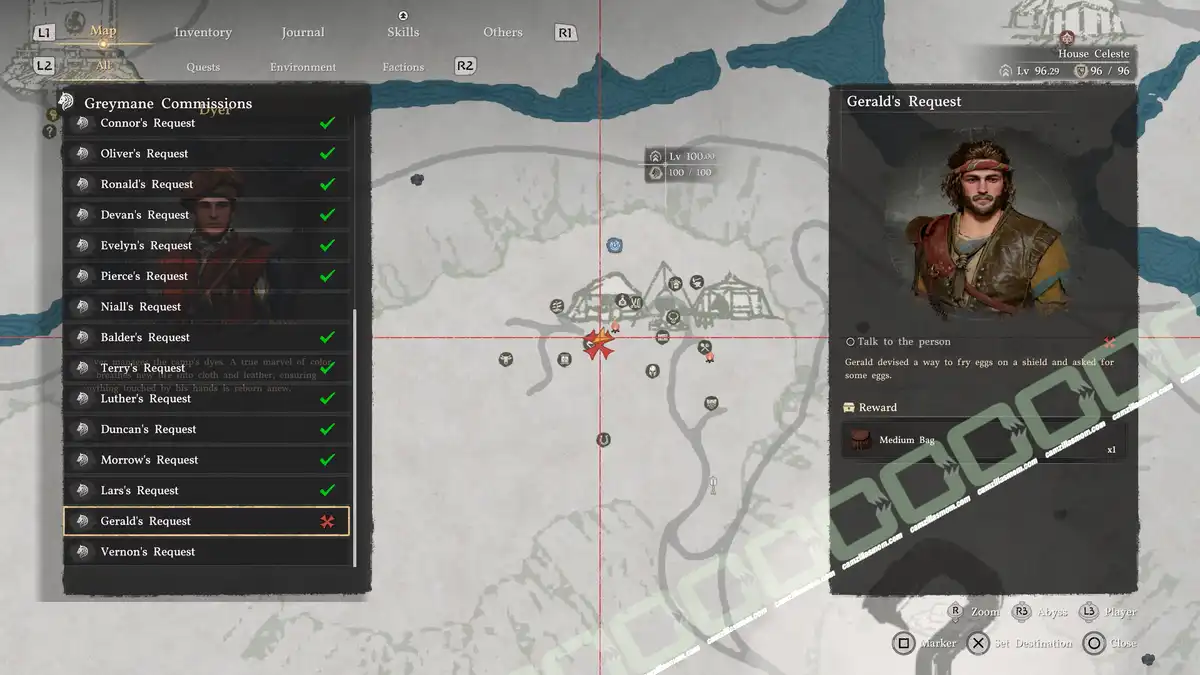
Task: Choose the Factions map filter
Action: point(403,67)
